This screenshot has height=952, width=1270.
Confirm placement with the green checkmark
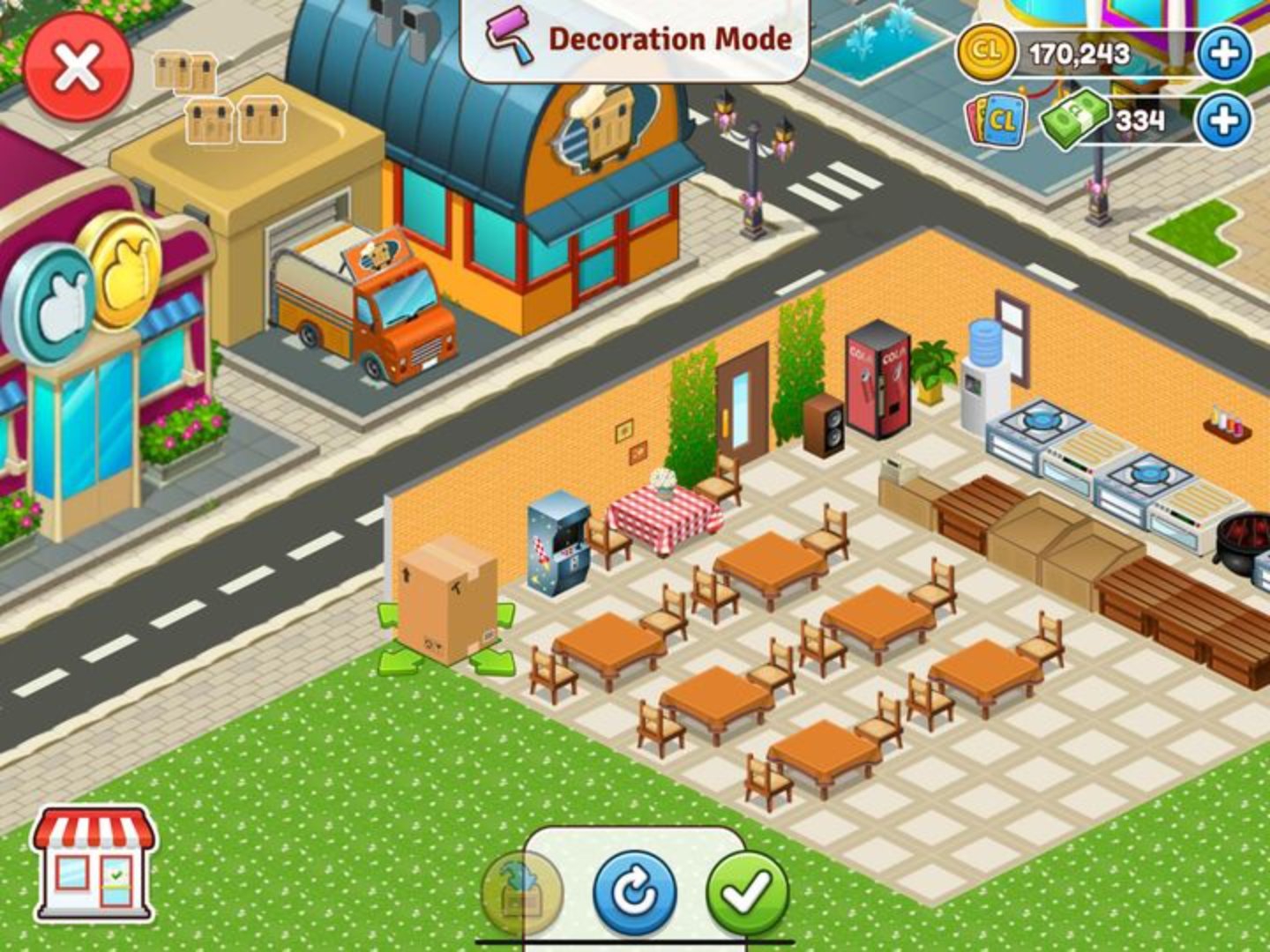(749, 893)
